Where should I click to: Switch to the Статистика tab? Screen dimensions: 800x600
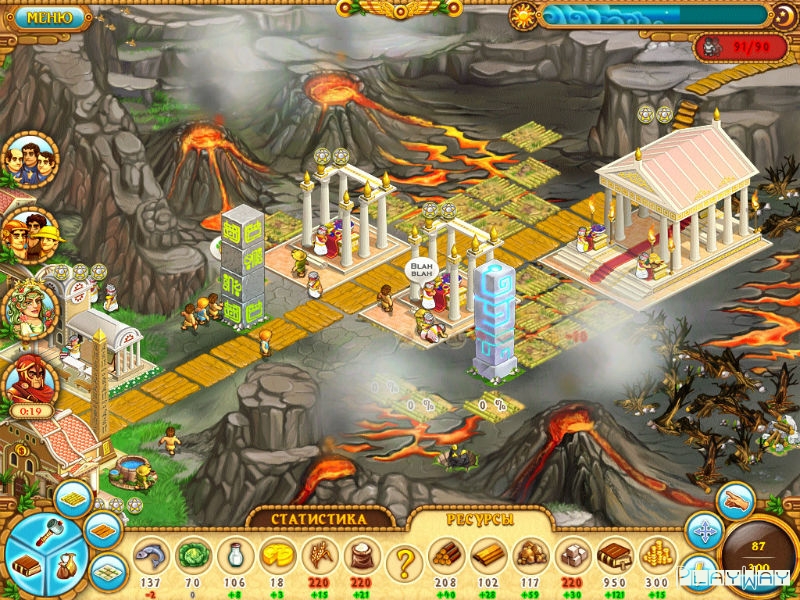pos(319,519)
